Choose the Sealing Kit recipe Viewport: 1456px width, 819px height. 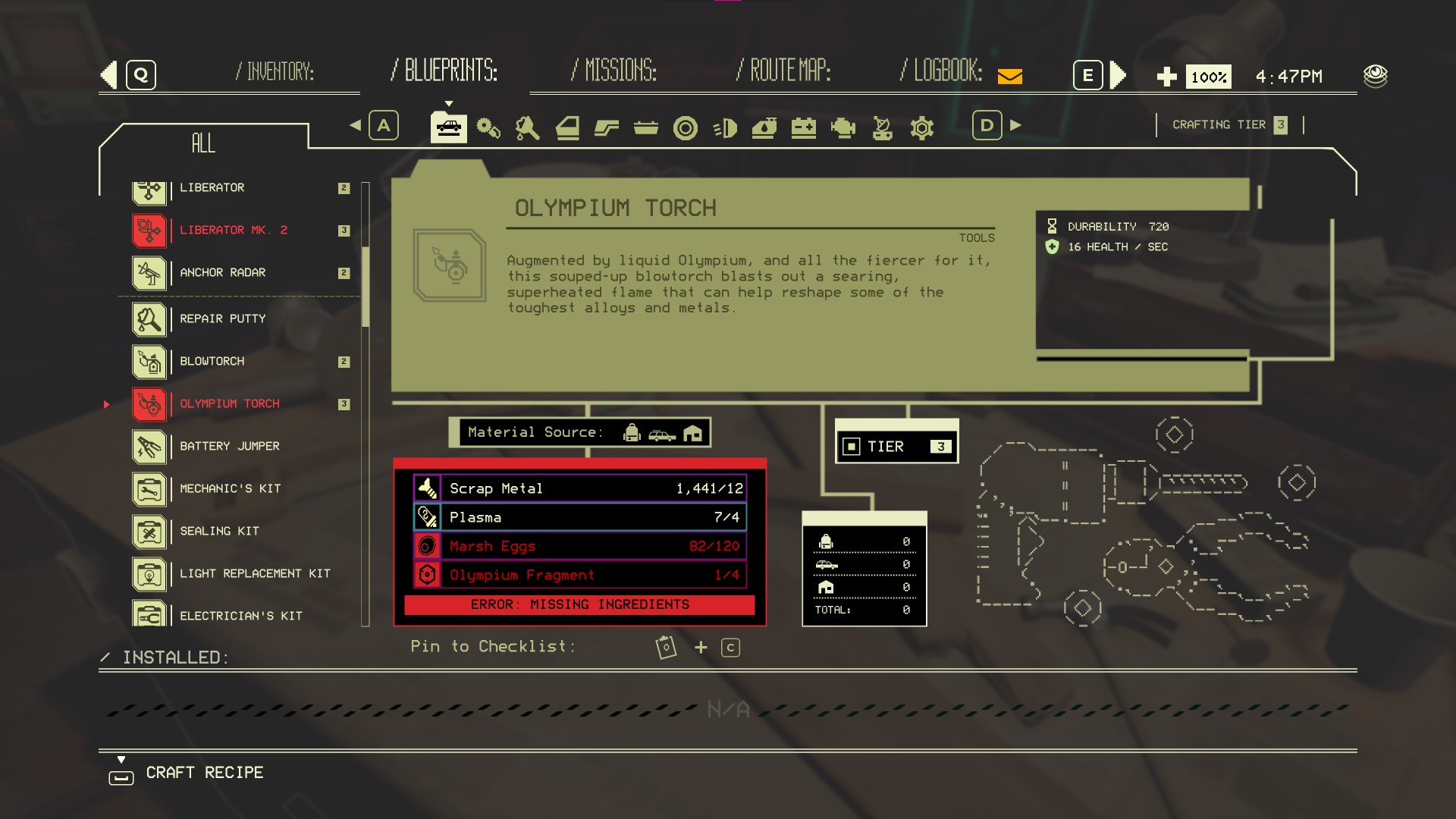(219, 532)
